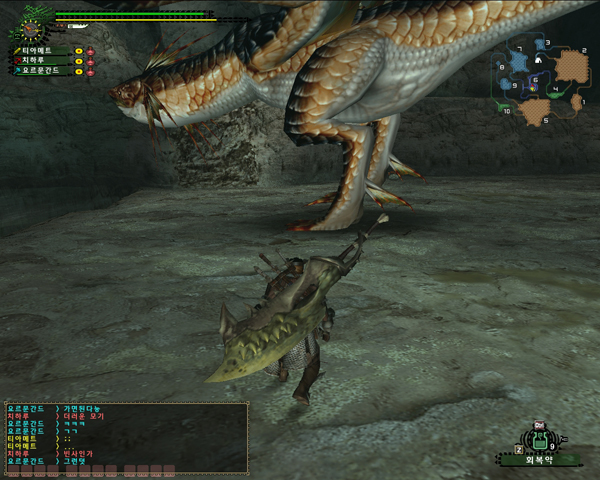Click area 2 on the minimap
The height and width of the screenshot is (480, 600).
coord(572,64)
